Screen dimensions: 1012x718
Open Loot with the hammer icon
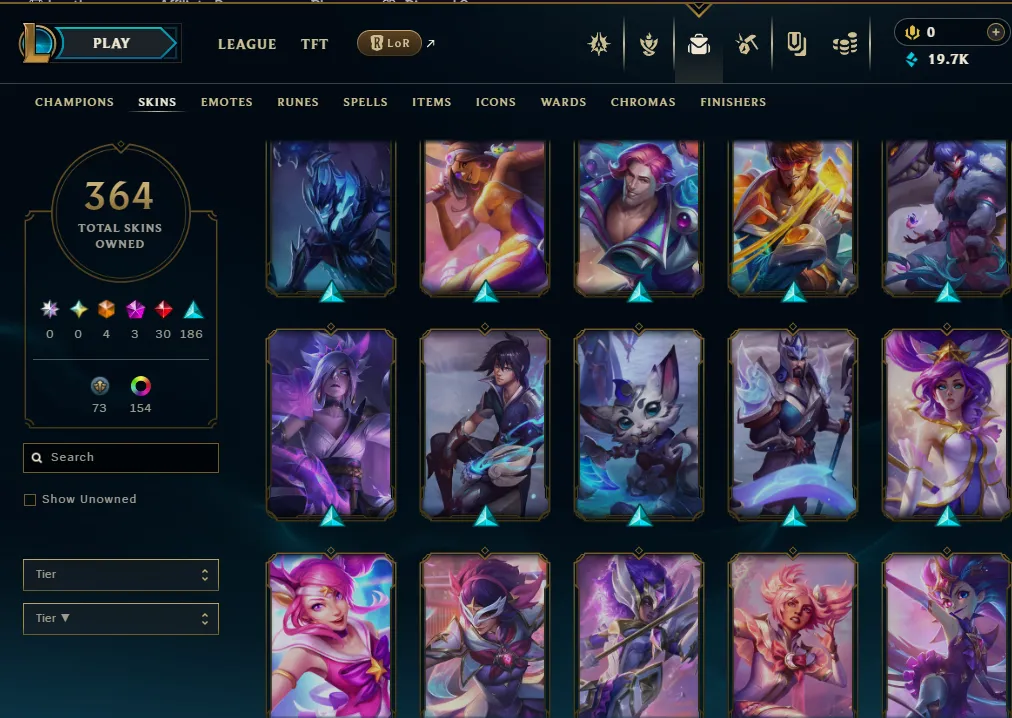(746, 44)
